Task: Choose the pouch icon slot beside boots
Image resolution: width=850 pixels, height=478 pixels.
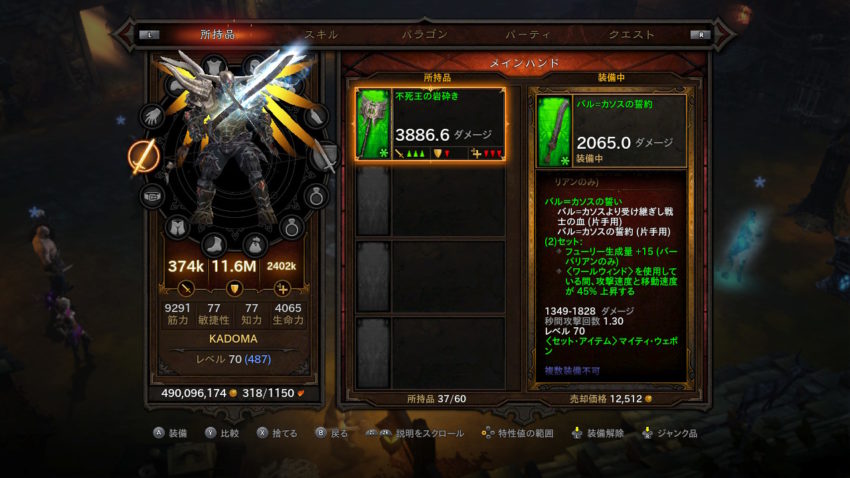Action: [254, 243]
